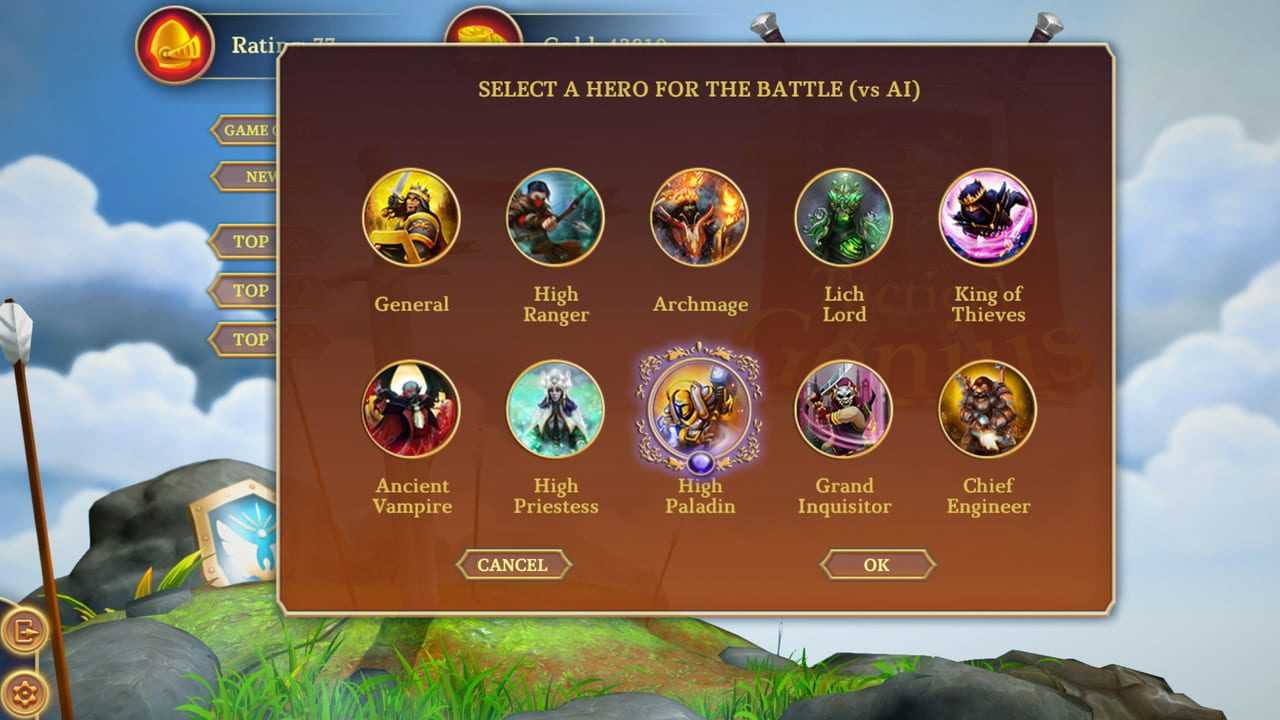Pick the Chief Engineer portrait
The image size is (1280, 720).
click(x=987, y=409)
